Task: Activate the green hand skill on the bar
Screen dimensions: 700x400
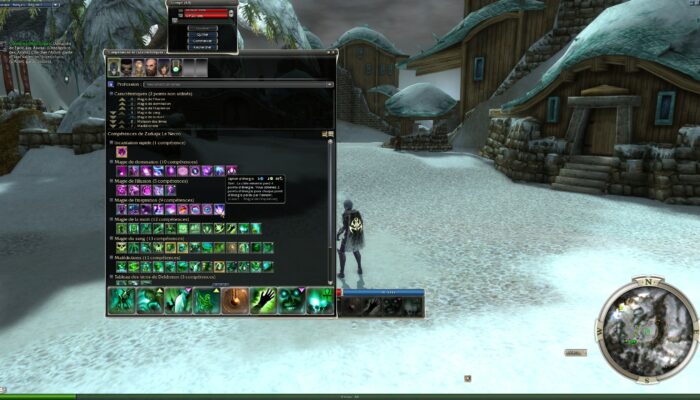Action: [x=263, y=300]
